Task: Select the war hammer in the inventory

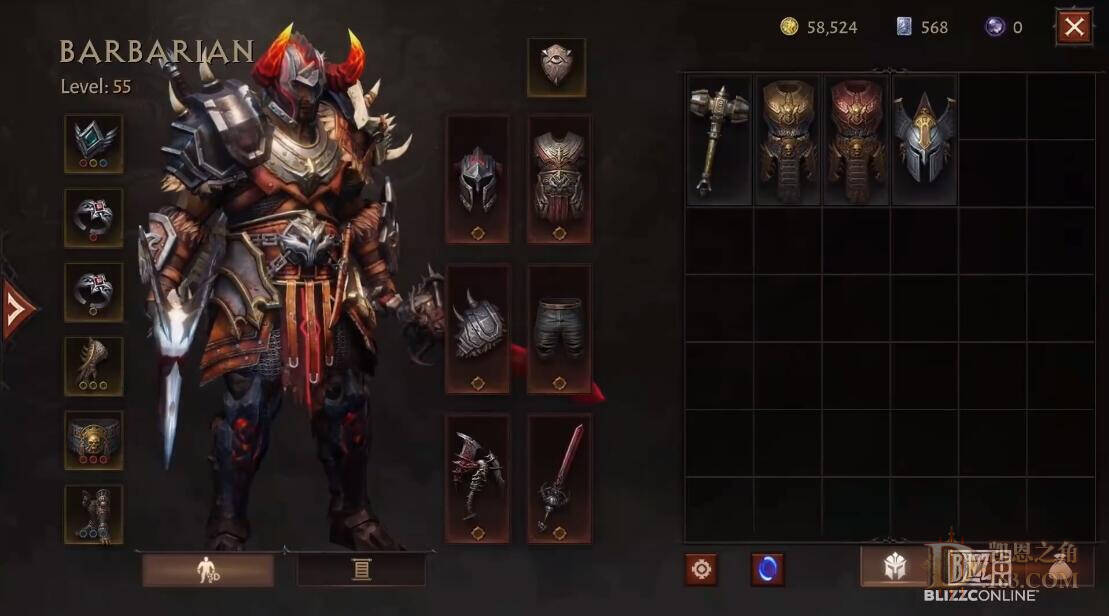Action: (719, 140)
